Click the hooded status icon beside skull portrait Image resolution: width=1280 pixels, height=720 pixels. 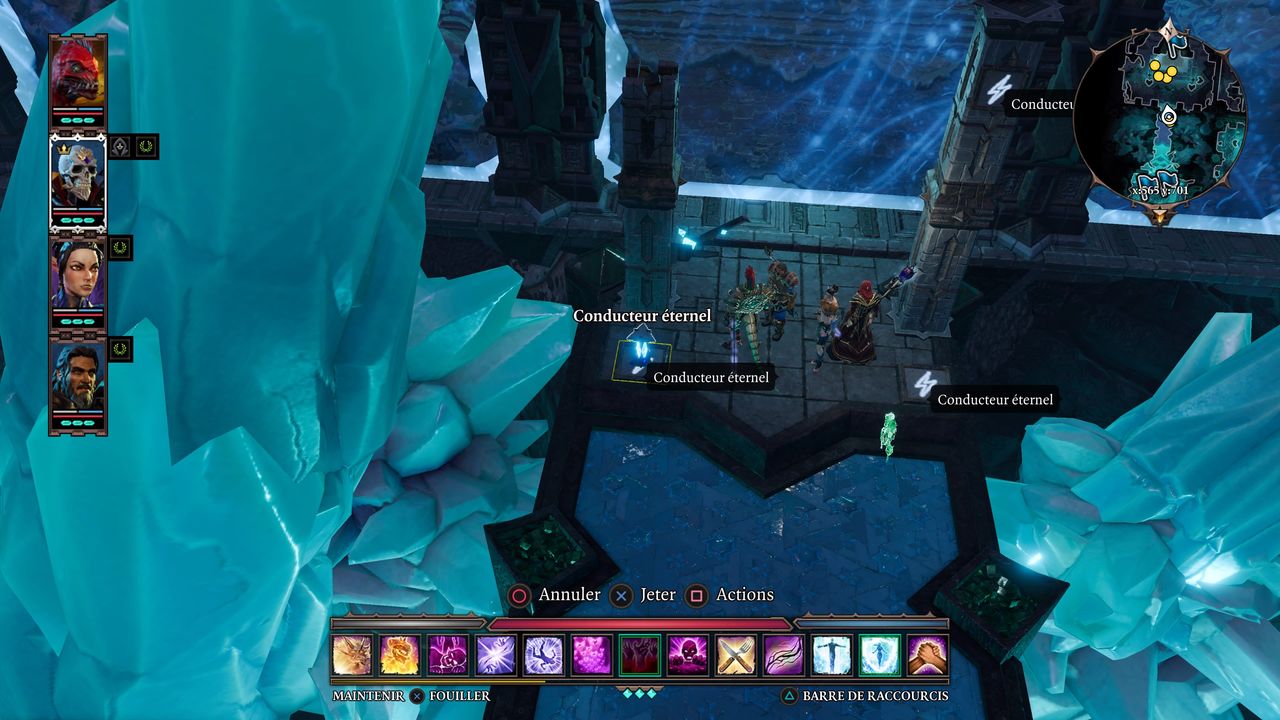click(x=120, y=147)
